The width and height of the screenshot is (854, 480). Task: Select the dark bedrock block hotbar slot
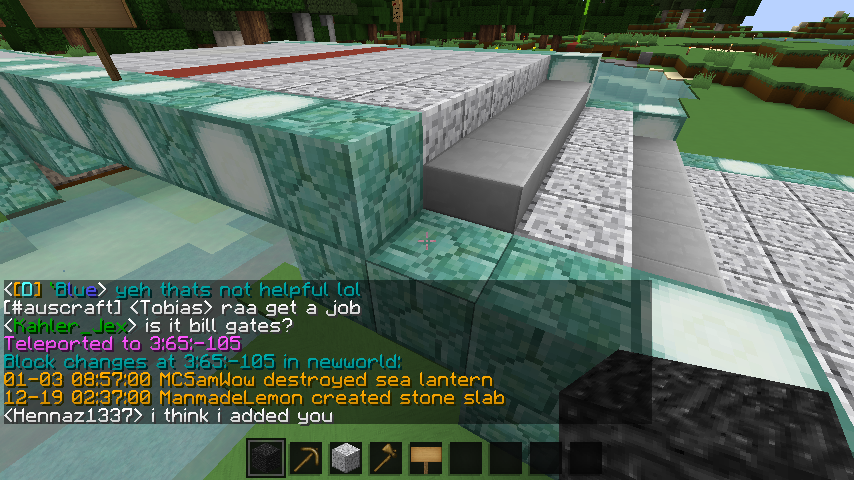265,459
